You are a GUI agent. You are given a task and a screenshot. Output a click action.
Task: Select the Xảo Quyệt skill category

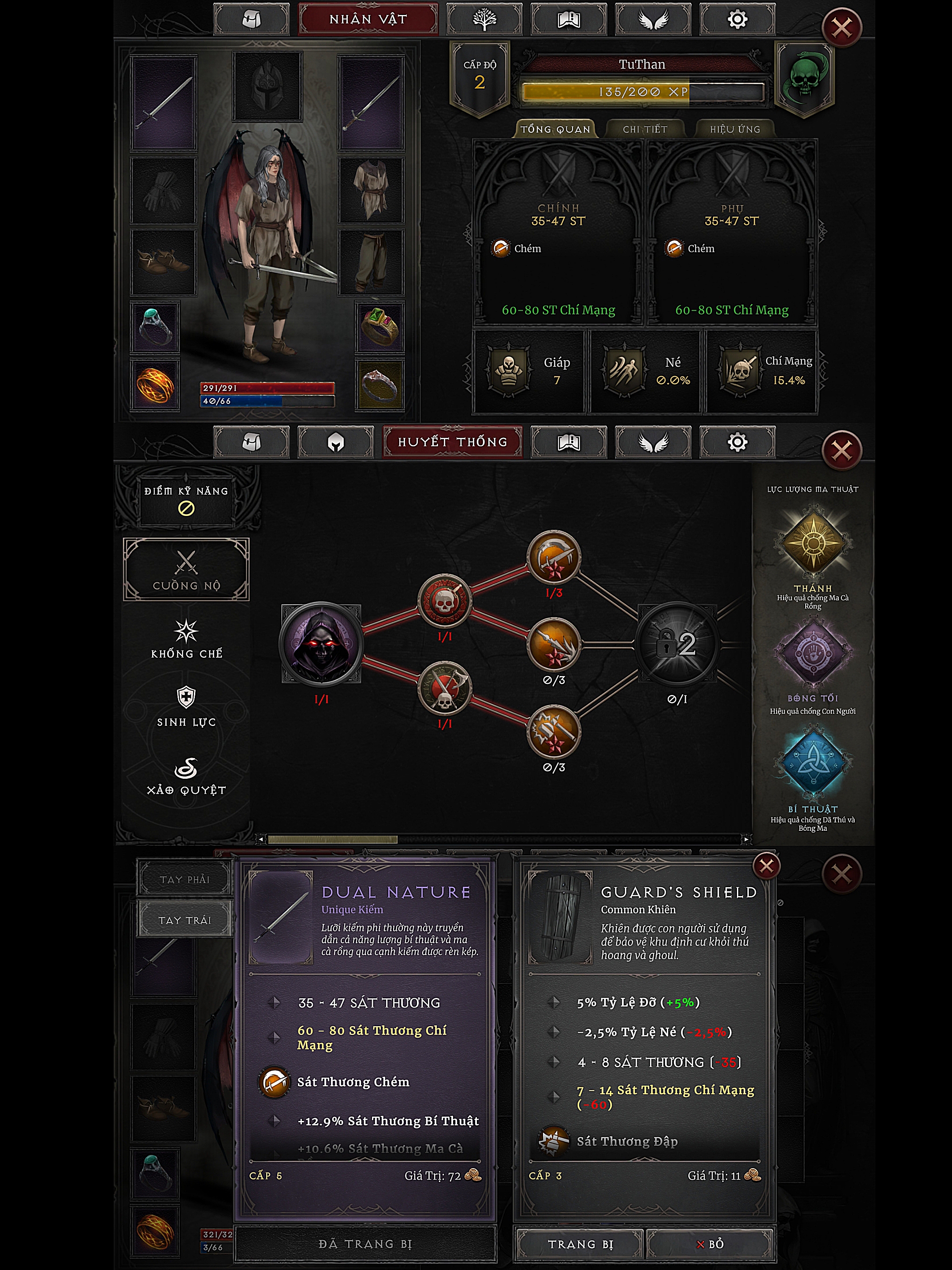[x=186, y=776]
